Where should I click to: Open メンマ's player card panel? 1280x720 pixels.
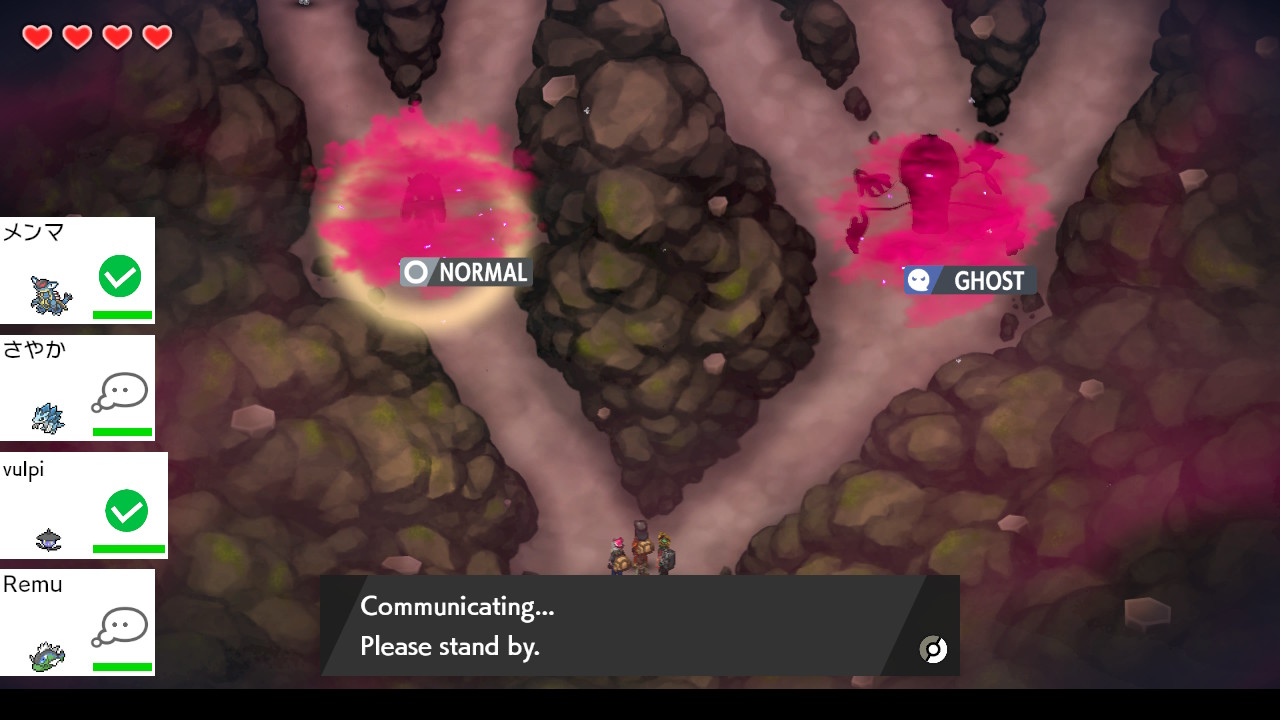pos(77,270)
